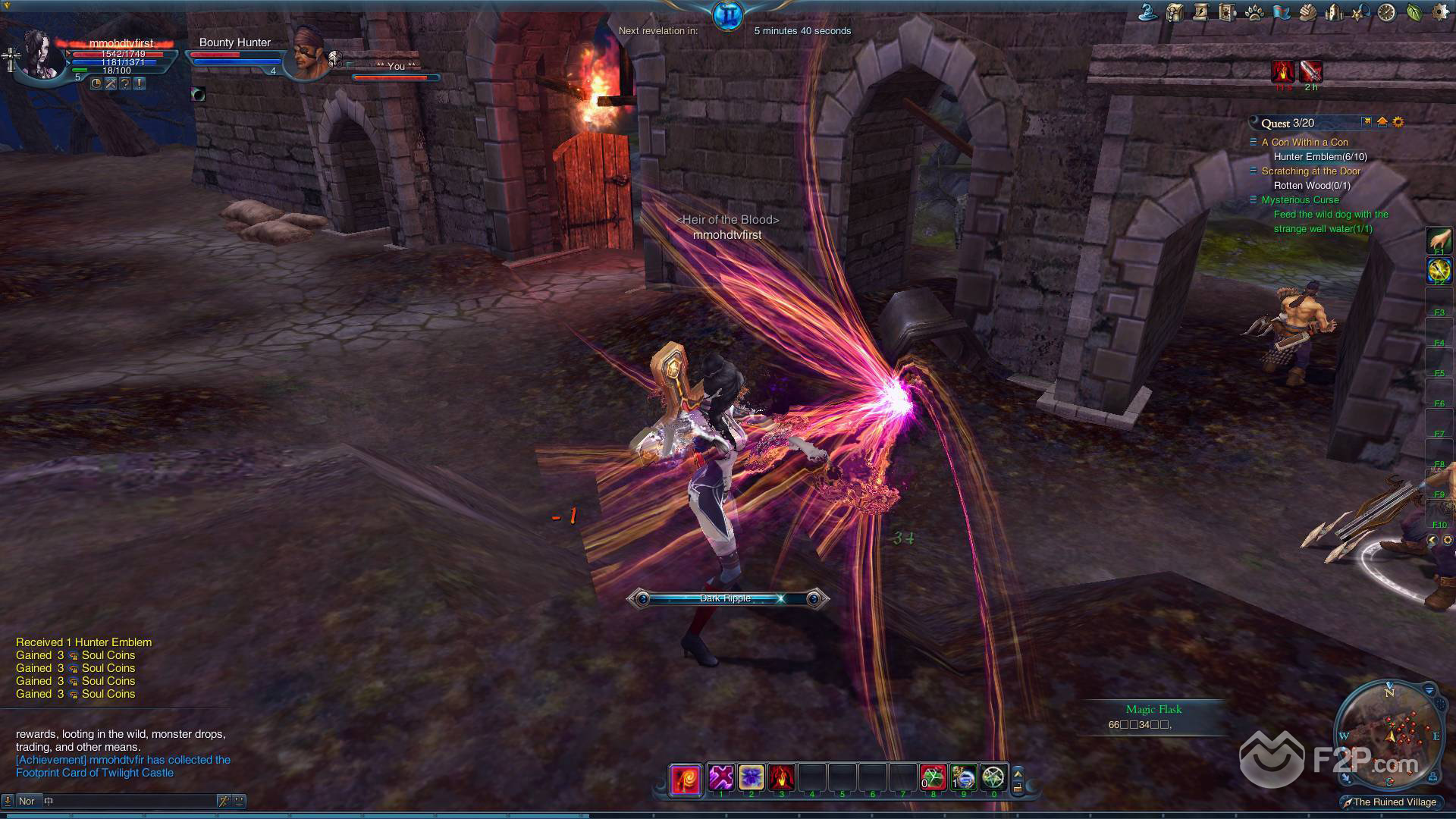Use the green potion in slot 8
This screenshot has height=819, width=1456.
933,777
